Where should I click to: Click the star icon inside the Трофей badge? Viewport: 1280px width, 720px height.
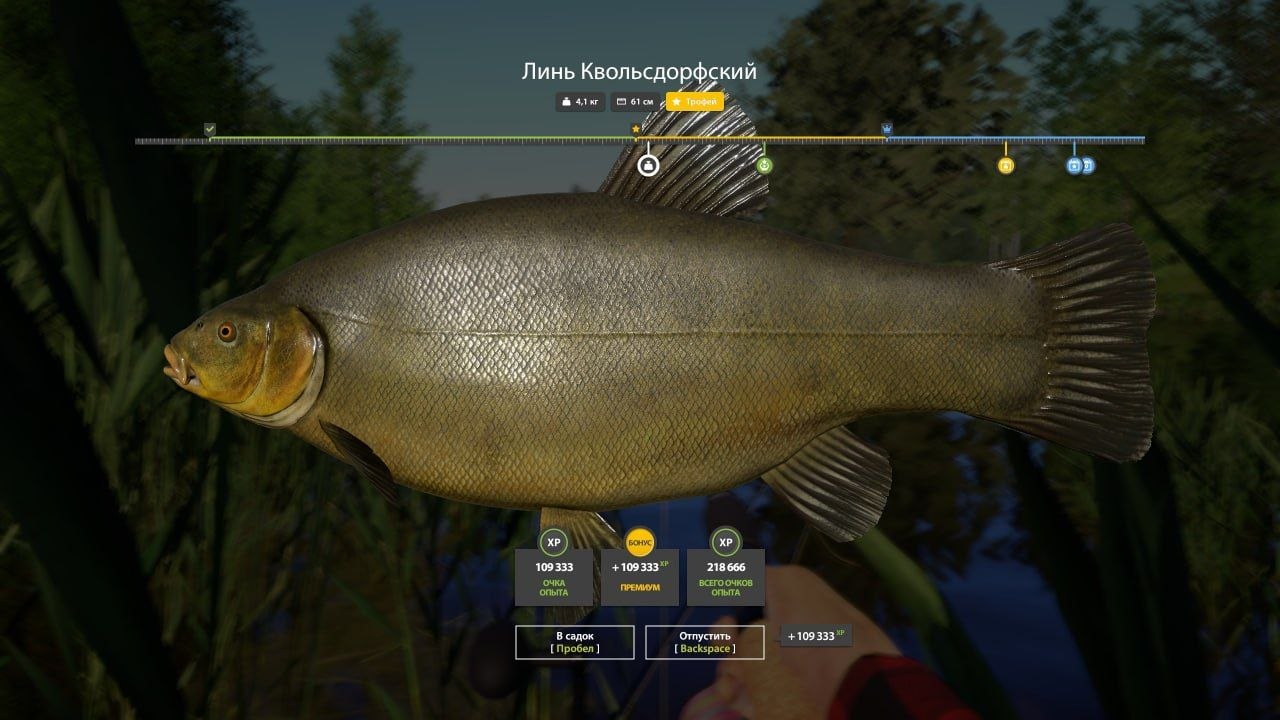[677, 101]
